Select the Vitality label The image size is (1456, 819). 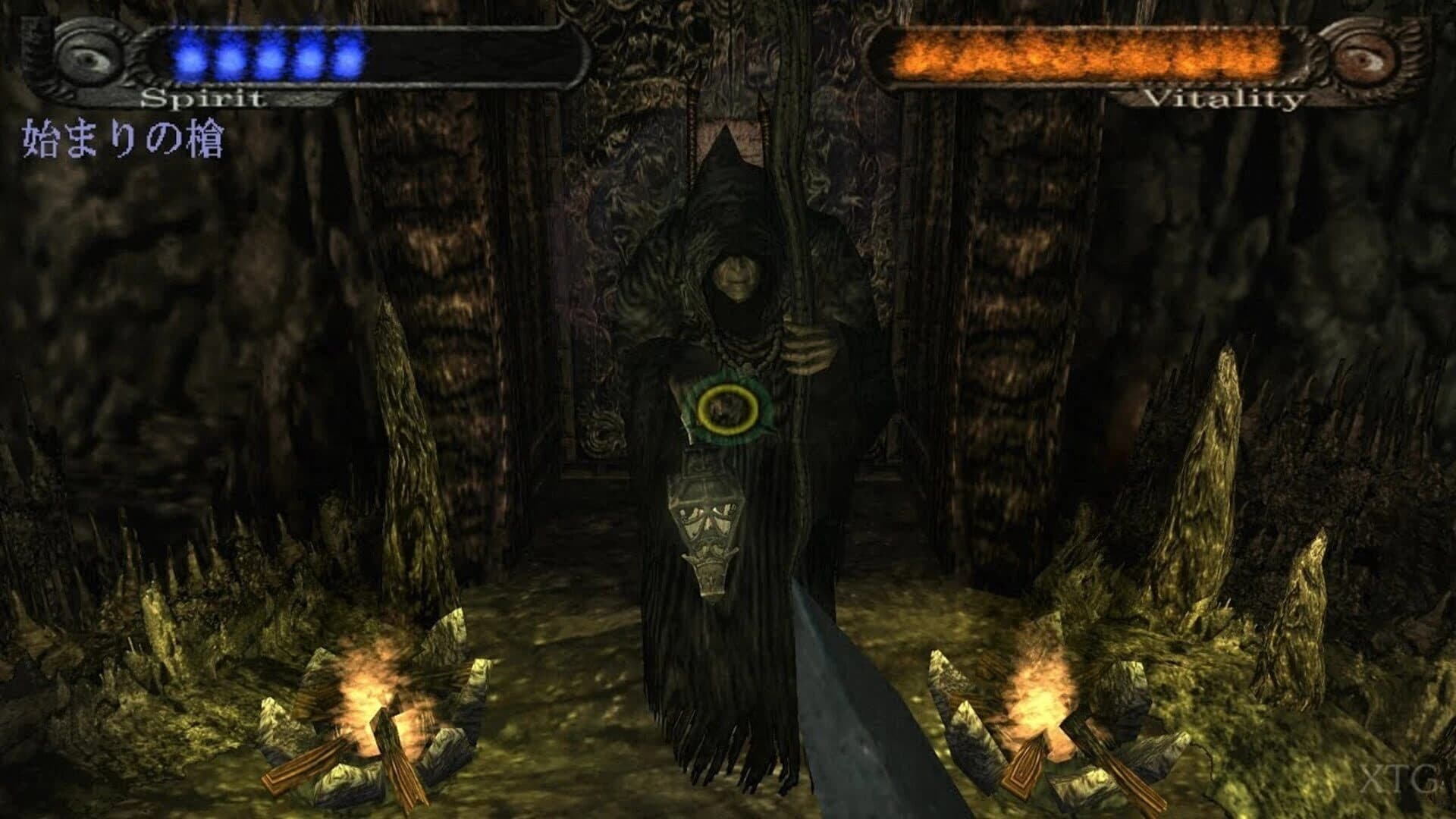(x=1225, y=97)
